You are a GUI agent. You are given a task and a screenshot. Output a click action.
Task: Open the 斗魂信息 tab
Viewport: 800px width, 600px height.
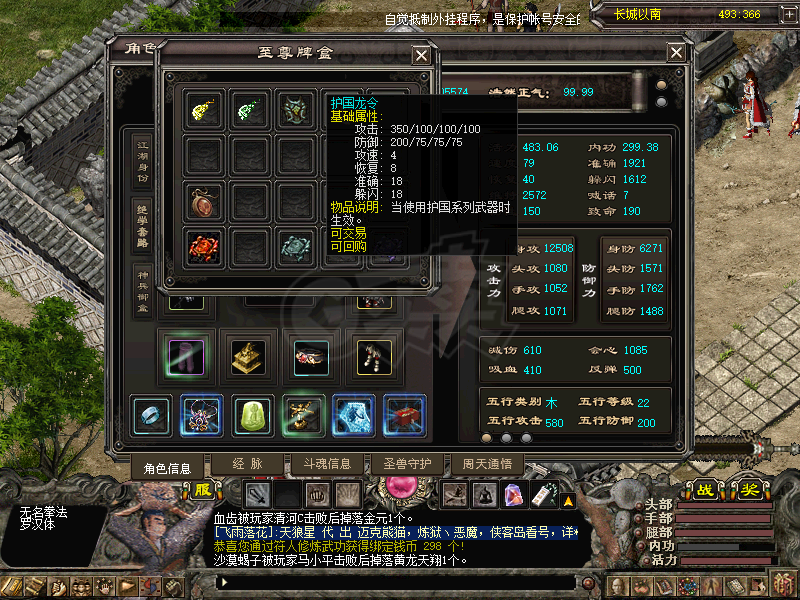(319, 464)
